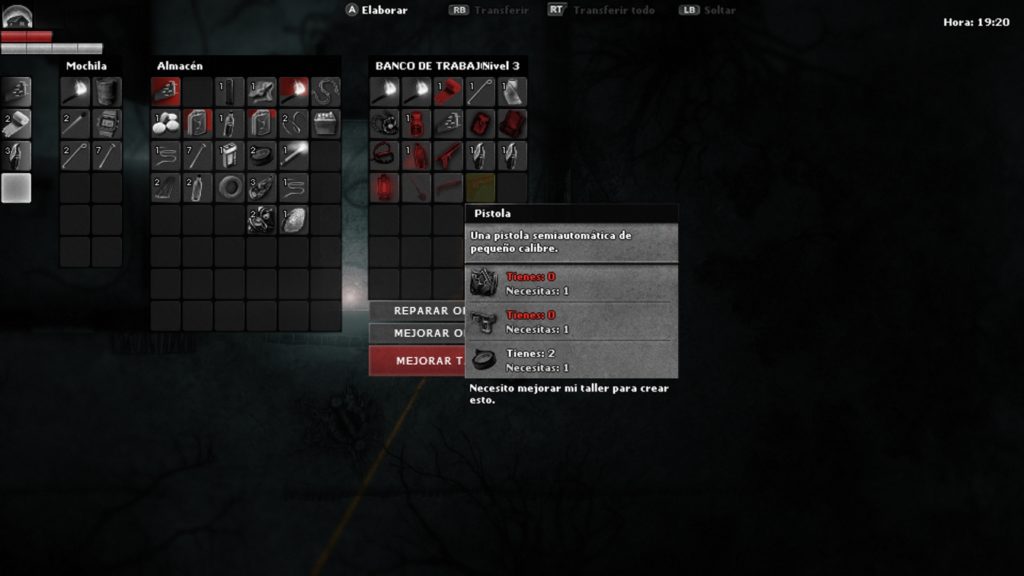1024x576 pixels.
Task: Select the empty highlighted quick slot
Action: (x=16, y=188)
